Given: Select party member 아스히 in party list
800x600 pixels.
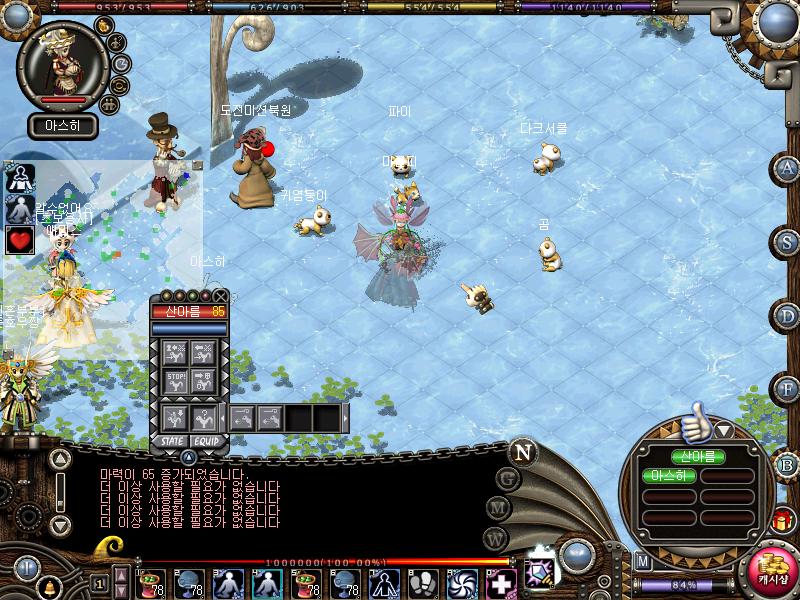Looking at the screenshot, I should pyautogui.click(x=669, y=476).
